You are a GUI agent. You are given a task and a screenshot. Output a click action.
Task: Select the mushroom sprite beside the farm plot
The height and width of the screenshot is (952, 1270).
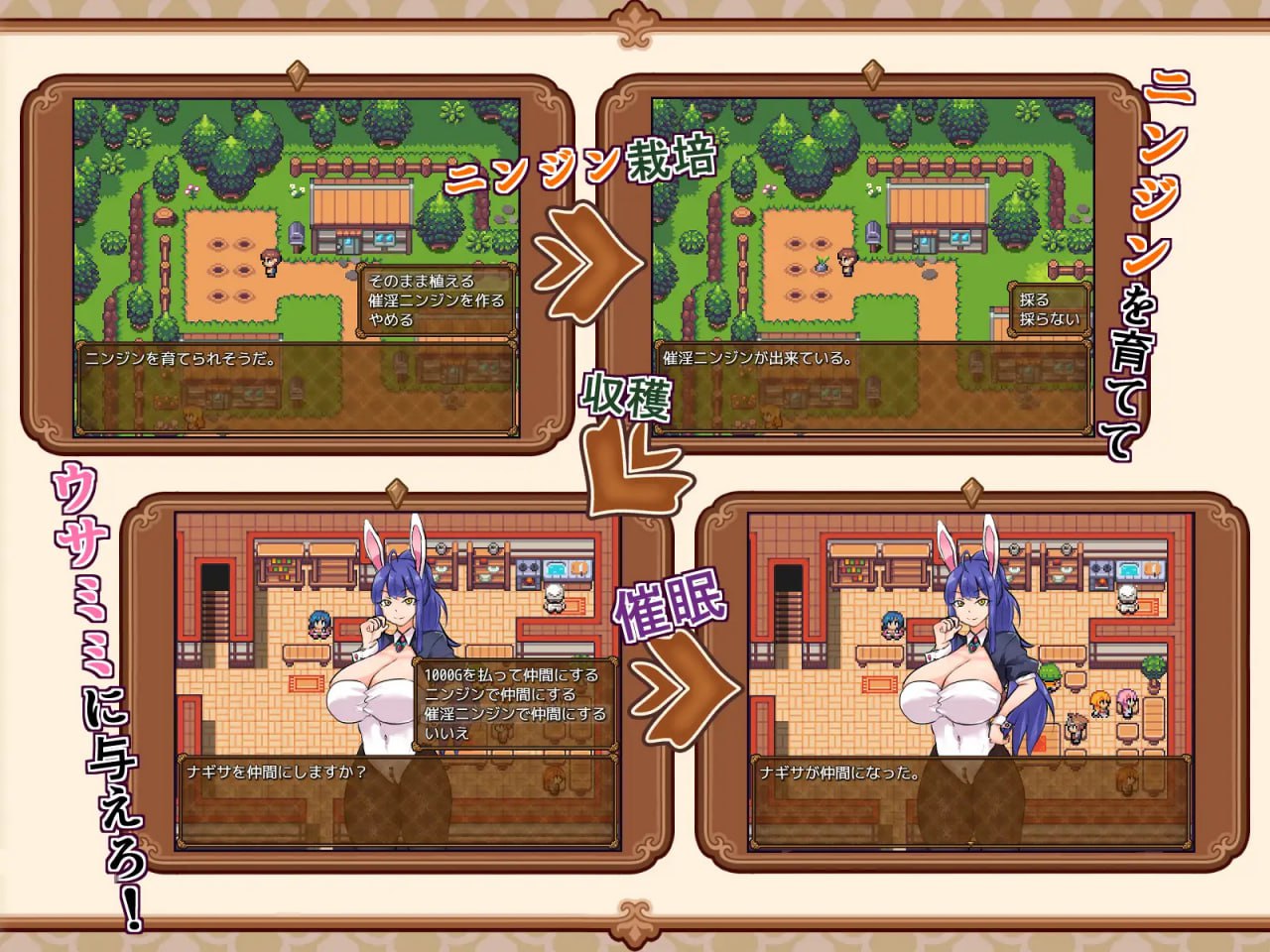tap(164, 217)
